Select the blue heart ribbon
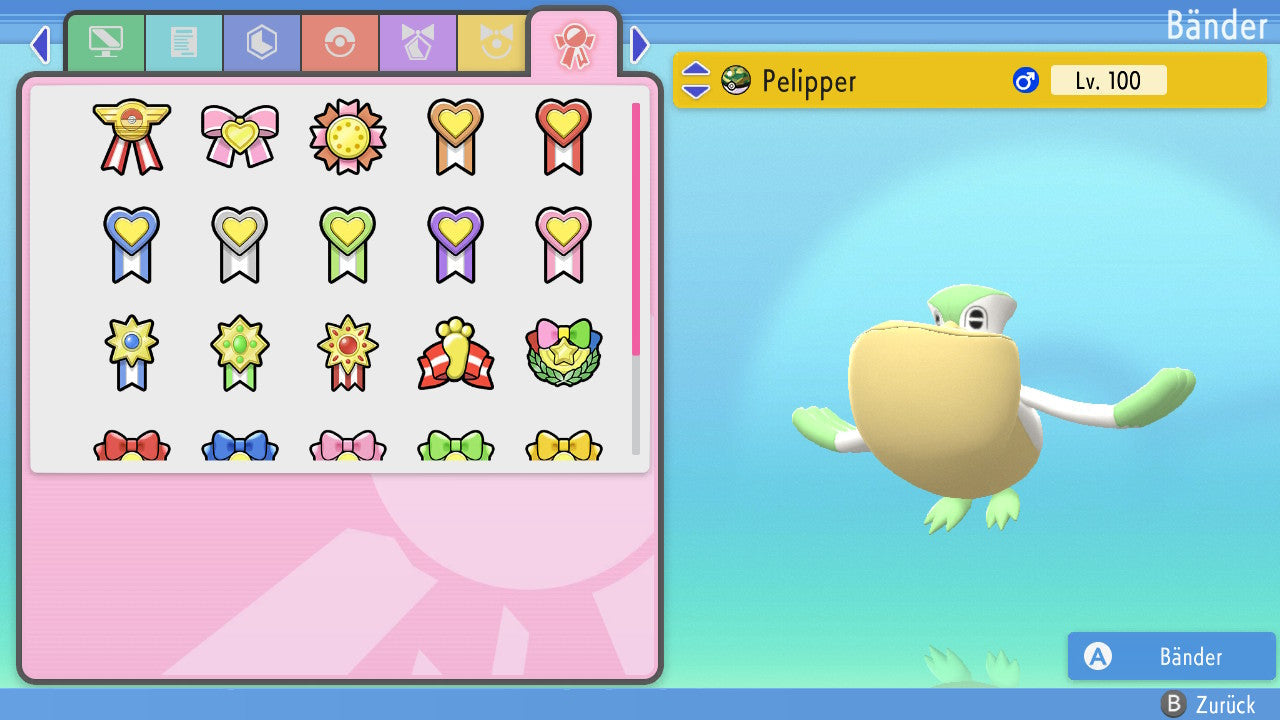 (x=131, y=243)
